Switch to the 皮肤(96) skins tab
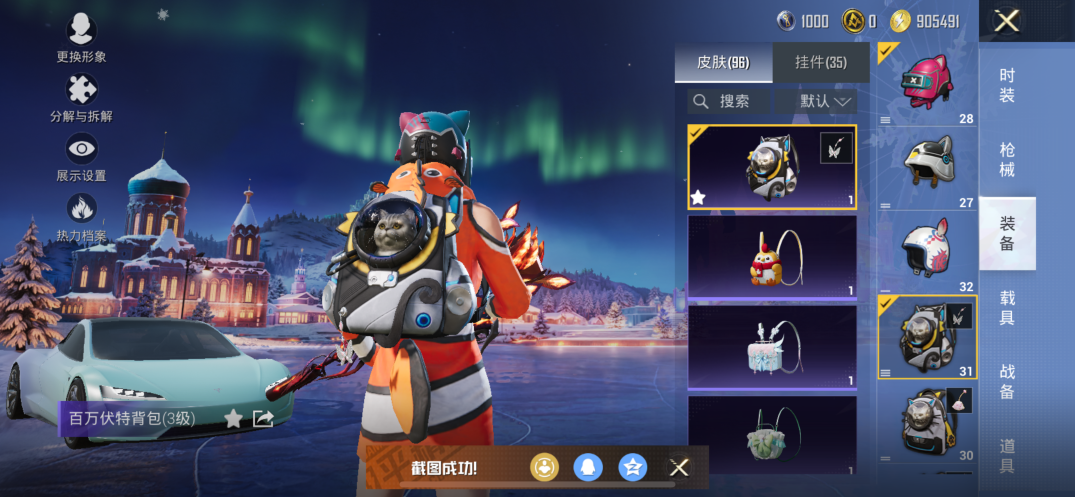The height and width of the screenshot is (497, 1075). pos(723,63)
